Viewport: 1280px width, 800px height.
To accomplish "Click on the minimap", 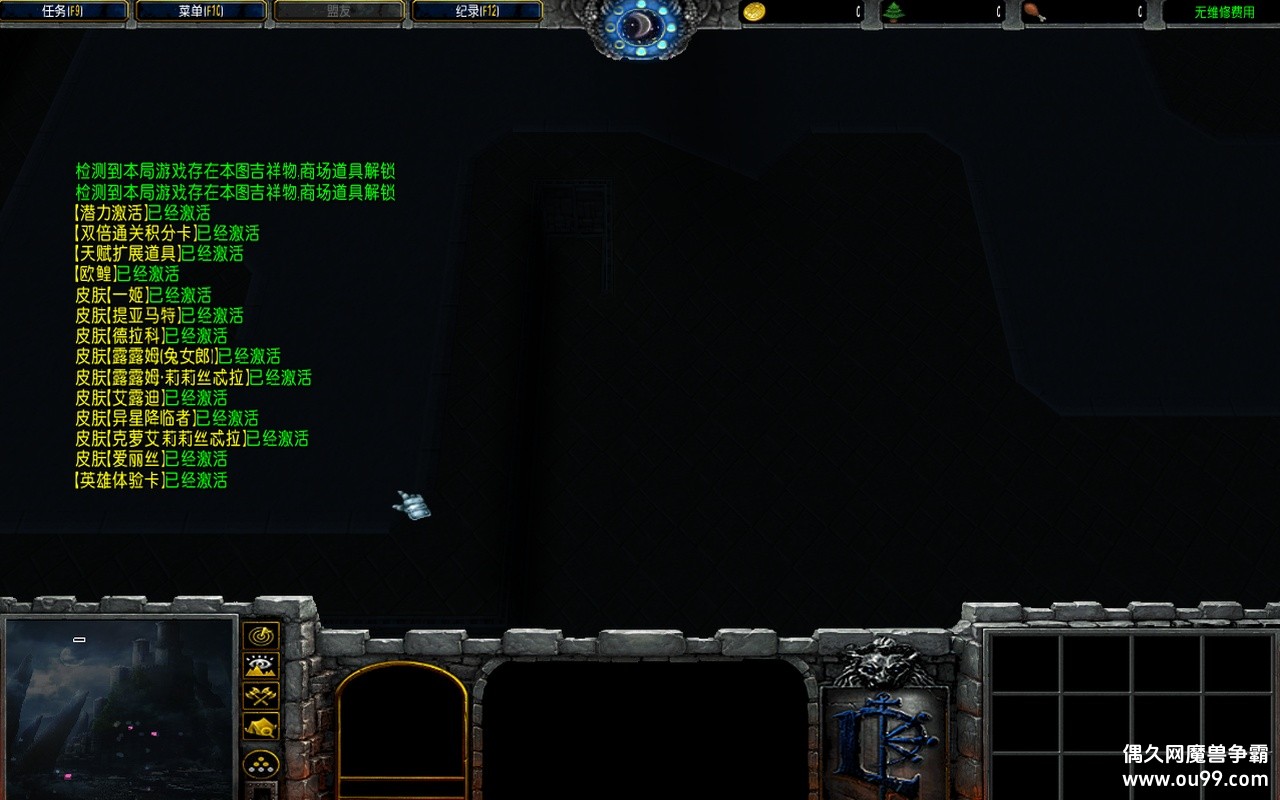I will coord(120,708).
